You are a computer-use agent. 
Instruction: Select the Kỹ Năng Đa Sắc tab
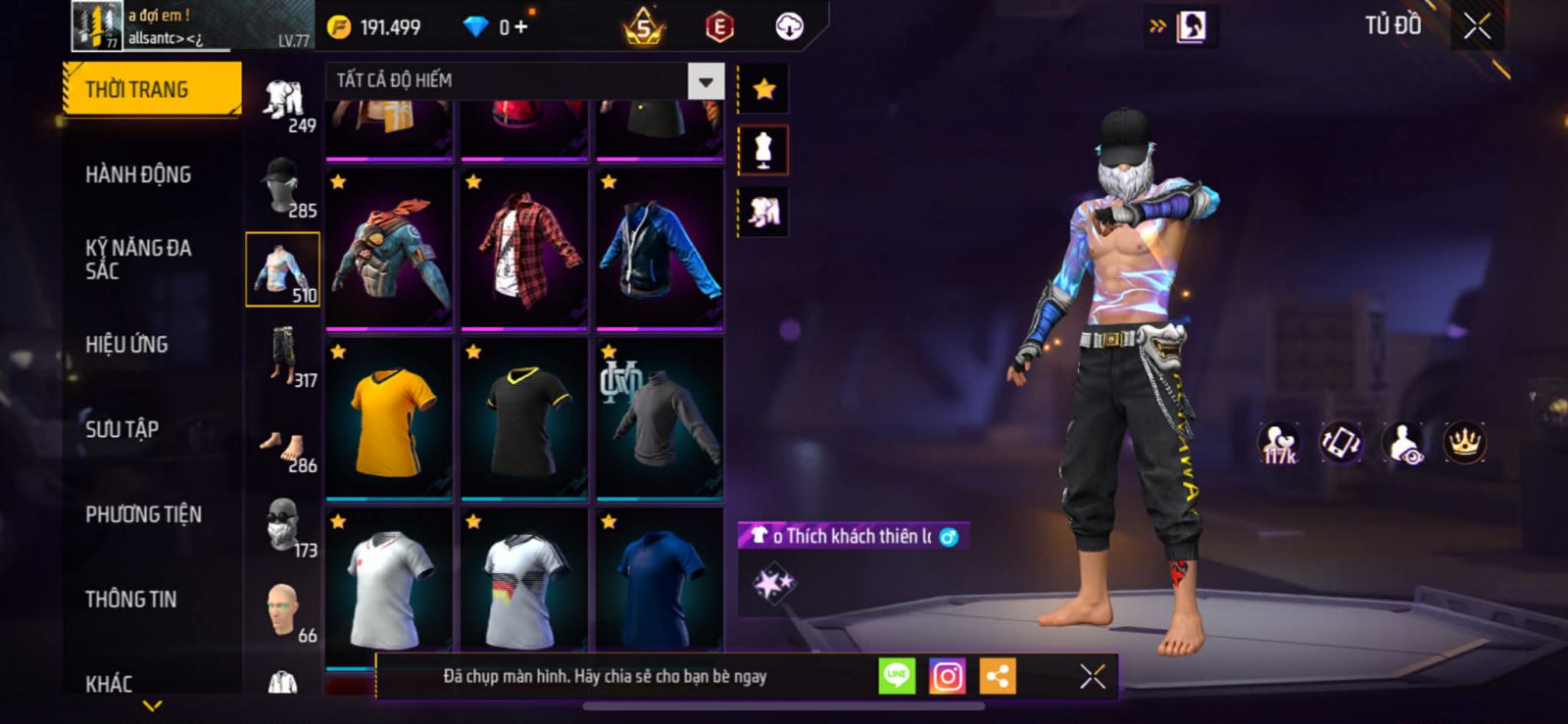[138, 259]
